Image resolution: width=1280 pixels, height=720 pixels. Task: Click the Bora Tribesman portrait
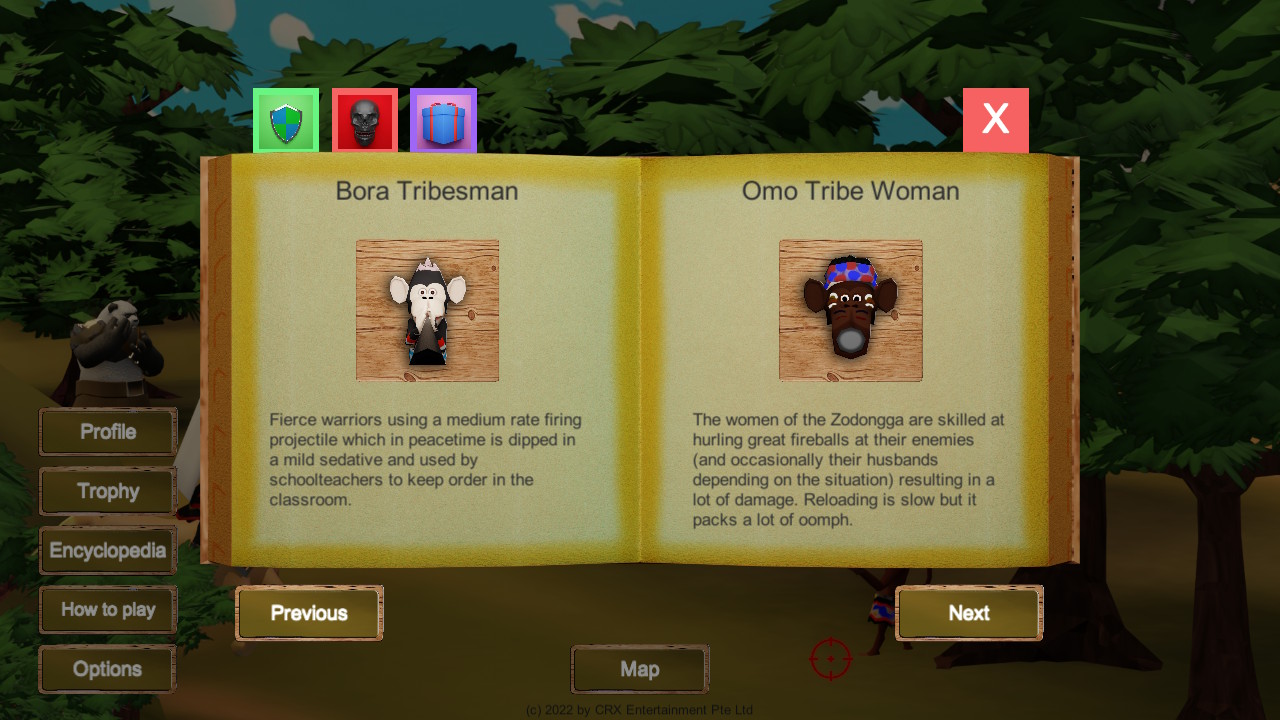coord(427,310)
